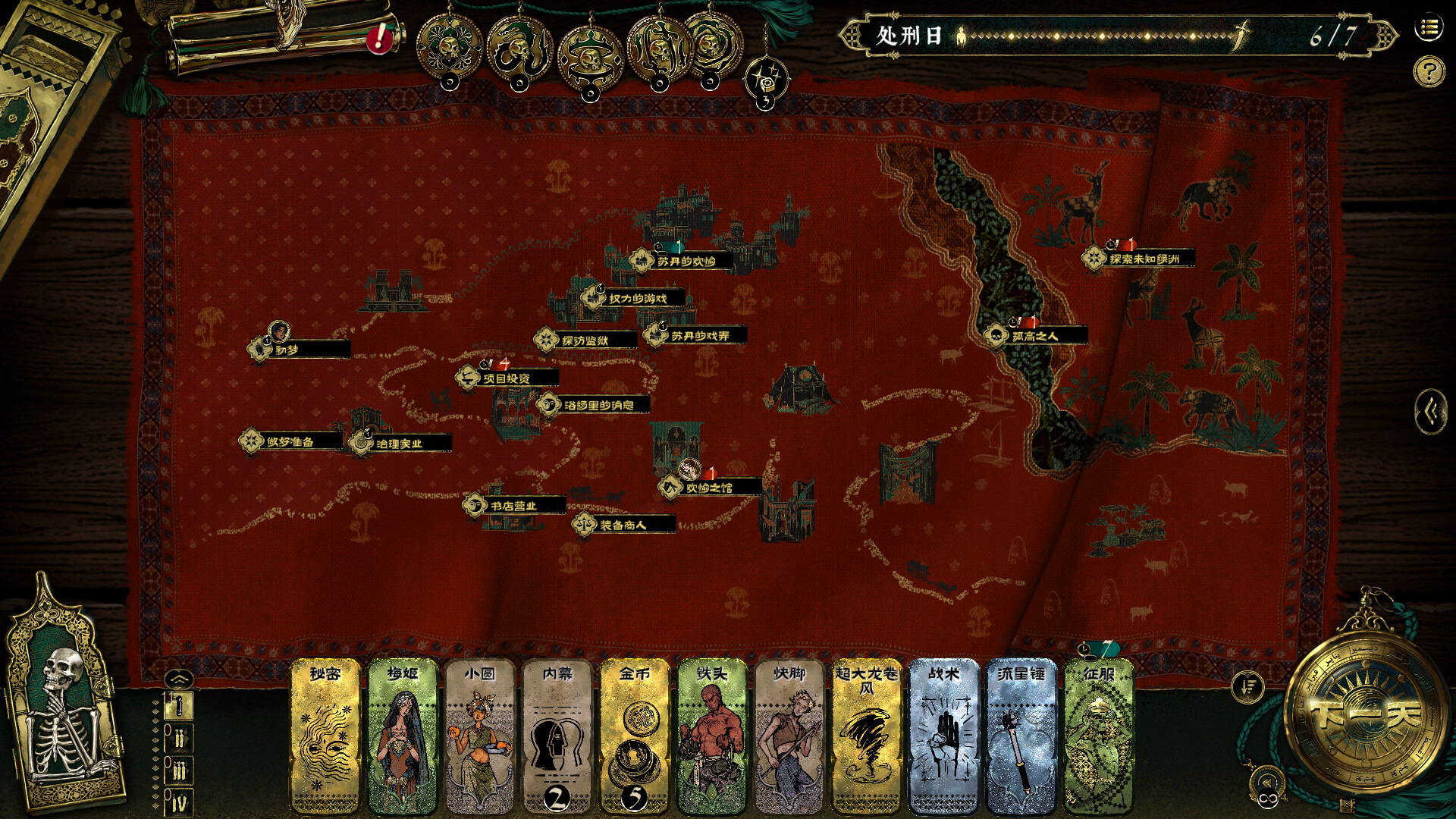Select the highlighted numeral I slot tab
This screenshot has height=819, width=1456.
[x=179, y=707]
